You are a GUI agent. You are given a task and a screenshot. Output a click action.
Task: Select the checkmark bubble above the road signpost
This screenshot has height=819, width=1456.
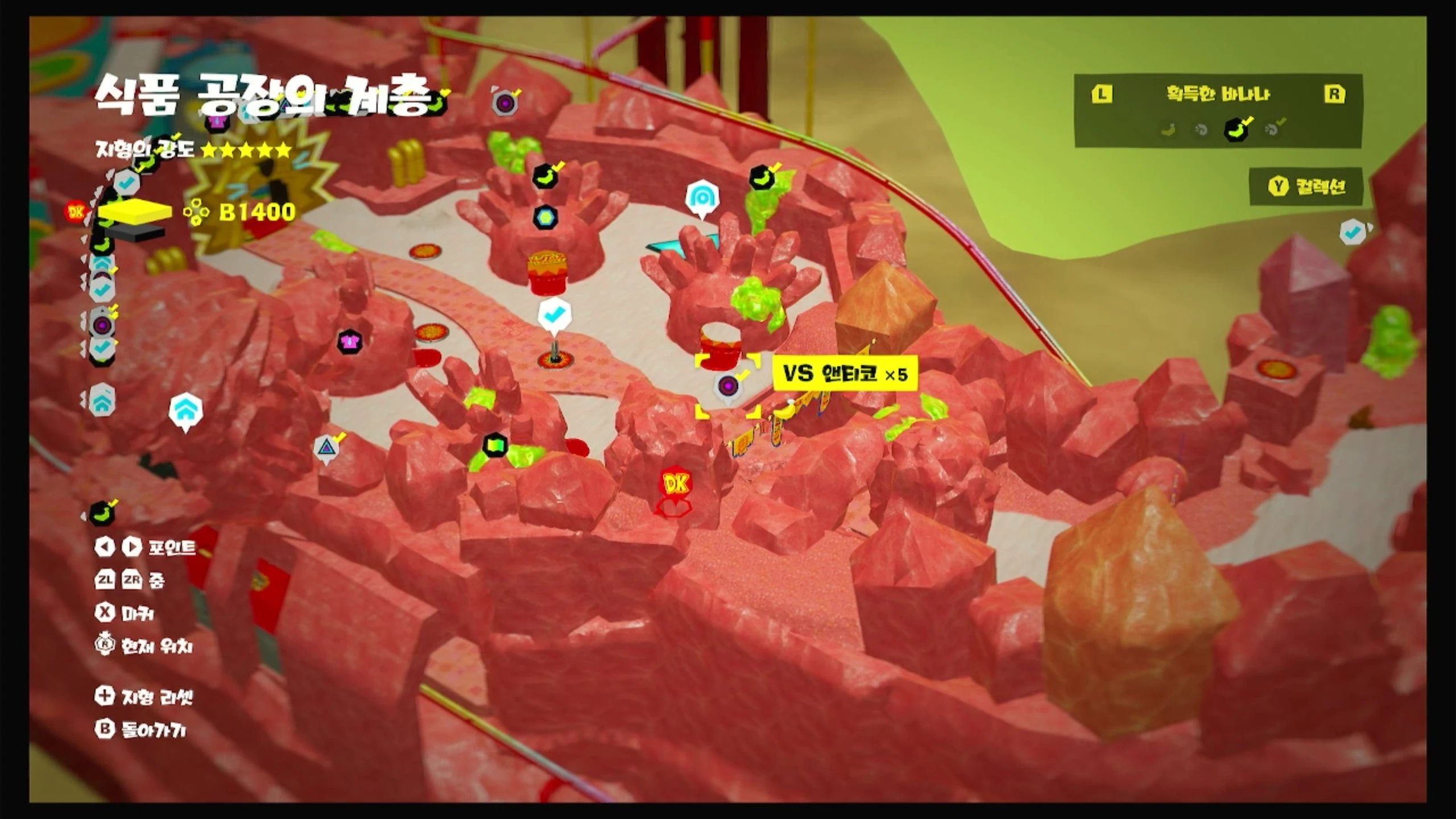click(x=554, y=315)
